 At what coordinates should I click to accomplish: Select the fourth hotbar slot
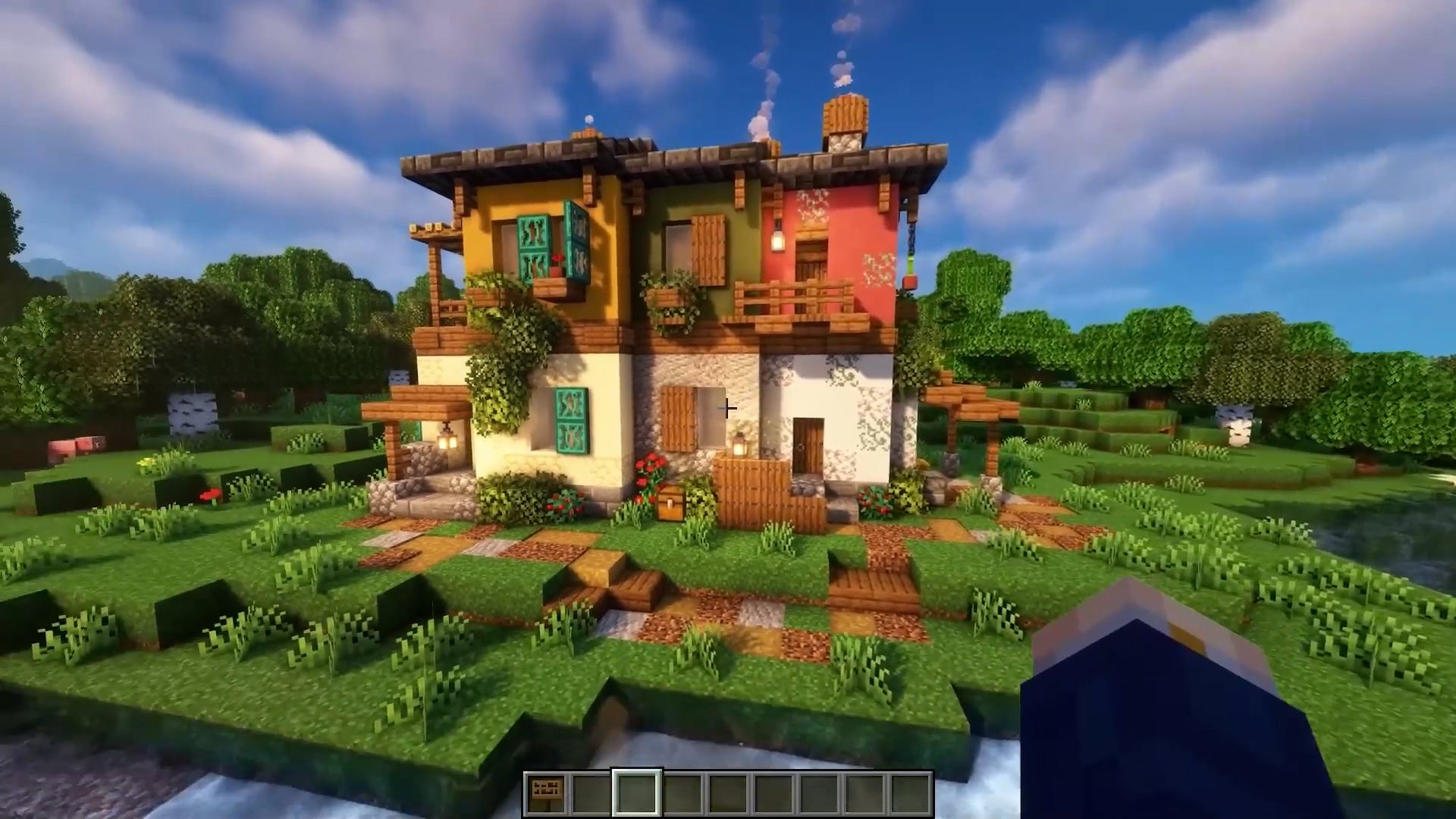click(683, 792)
